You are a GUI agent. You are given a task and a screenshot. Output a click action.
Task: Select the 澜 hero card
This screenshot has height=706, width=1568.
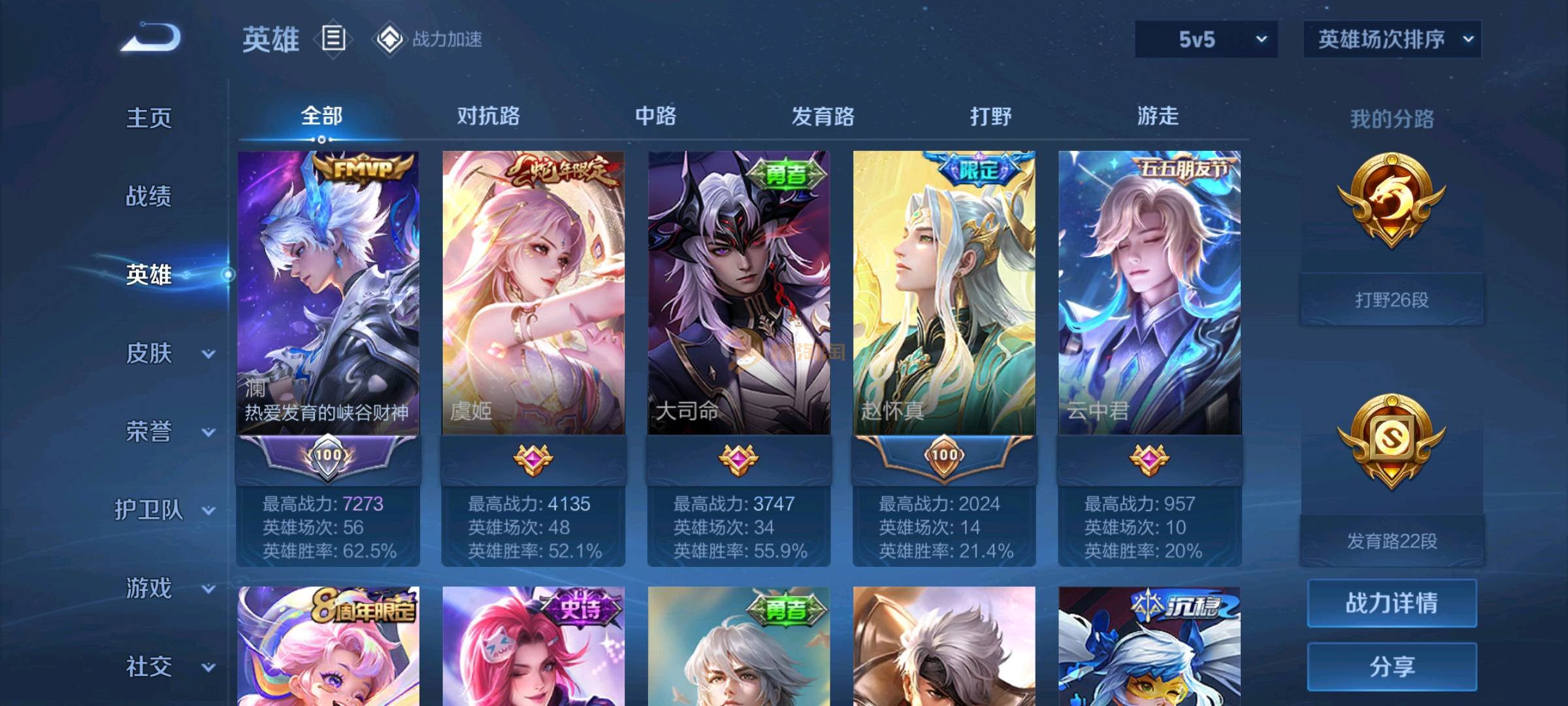pyautogui.click(x=328, y=293)
